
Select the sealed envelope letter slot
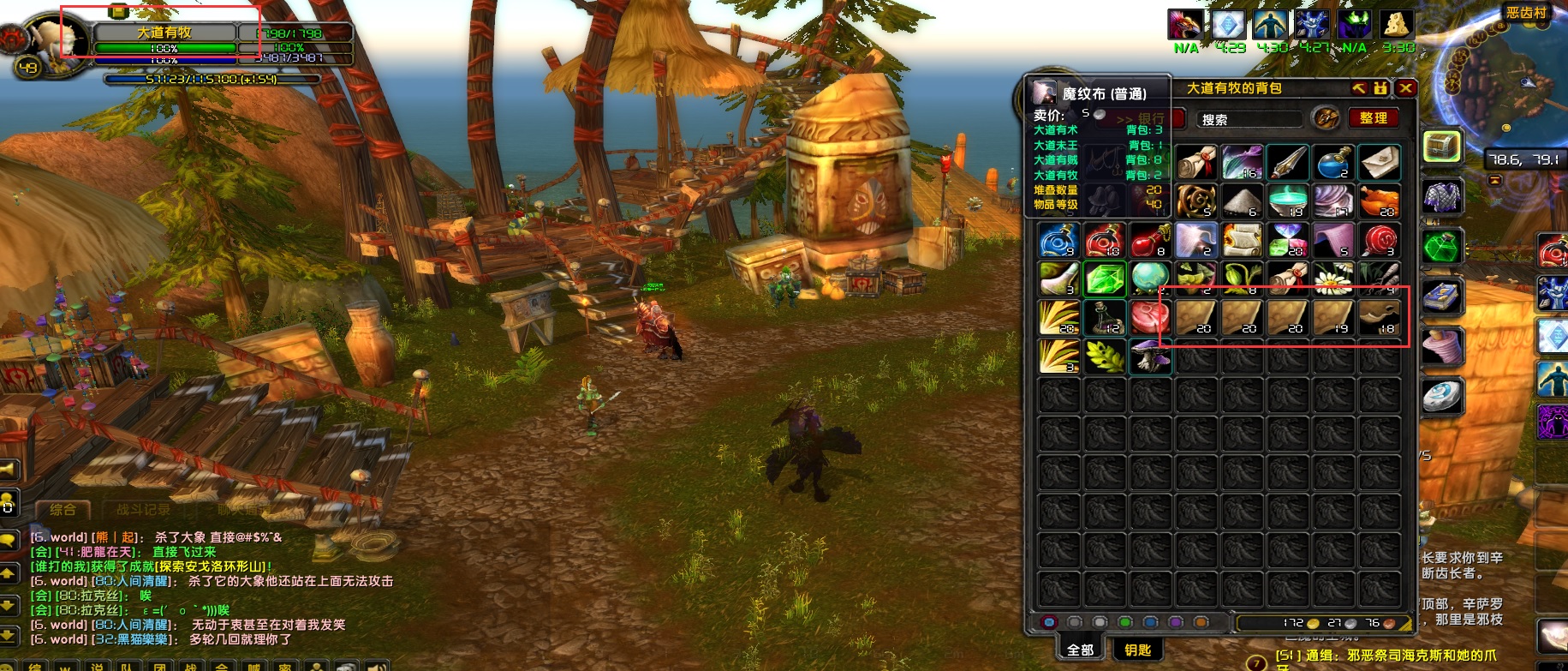coord(1380,161)
